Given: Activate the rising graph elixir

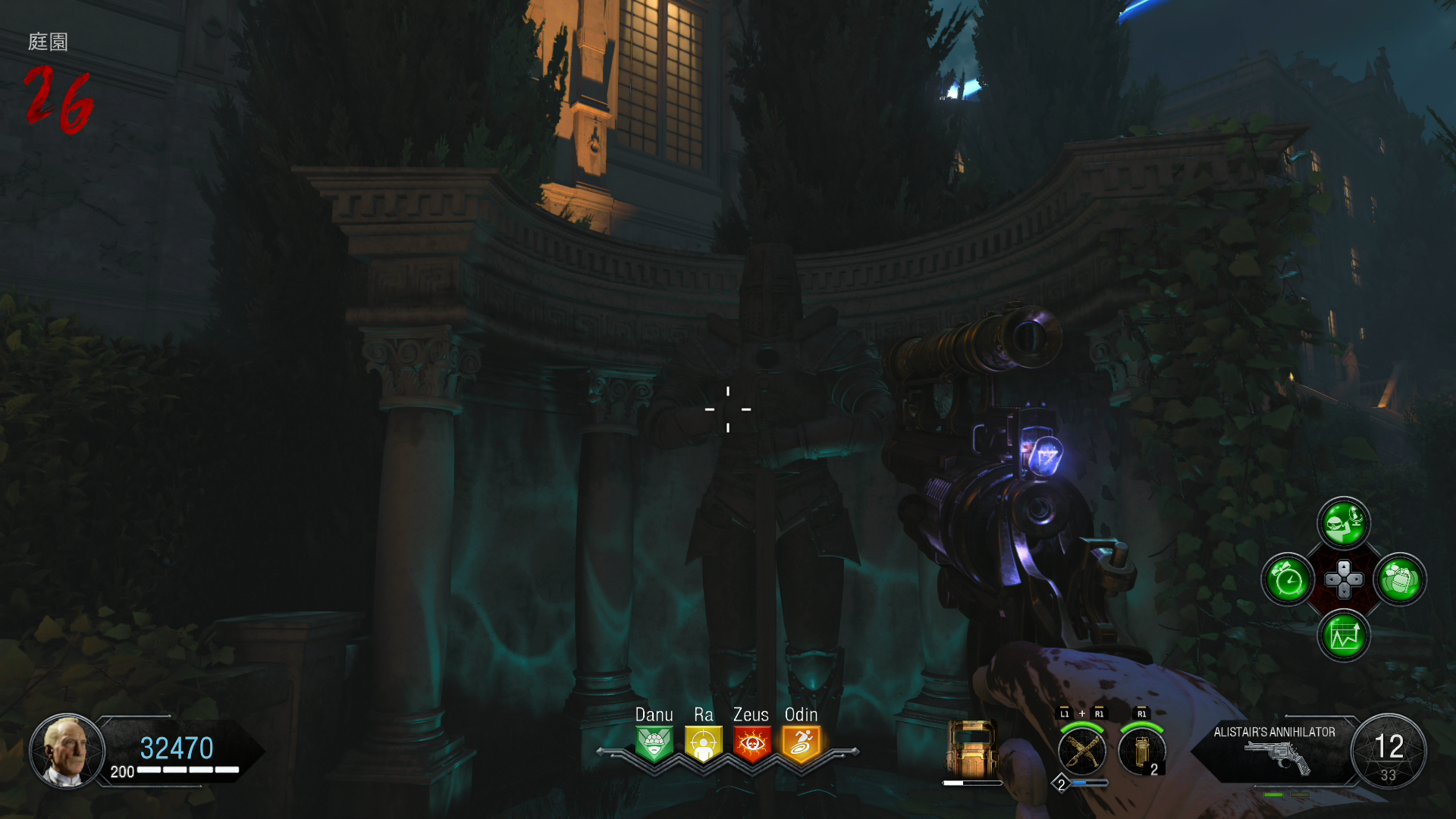Looking at the screenshot, I should tap(1344, 635).
